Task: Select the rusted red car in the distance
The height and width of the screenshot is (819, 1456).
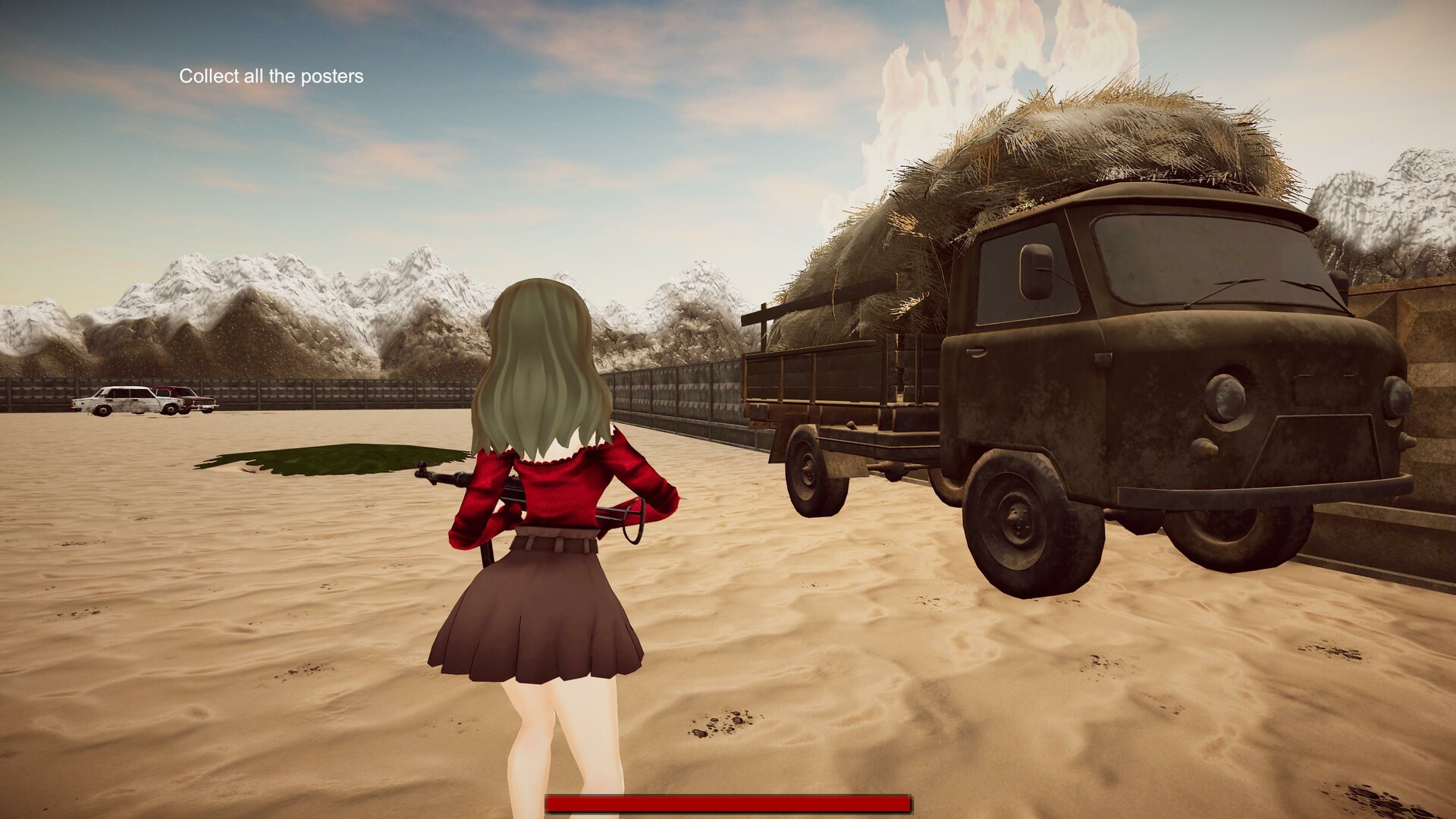Action: 191,400
